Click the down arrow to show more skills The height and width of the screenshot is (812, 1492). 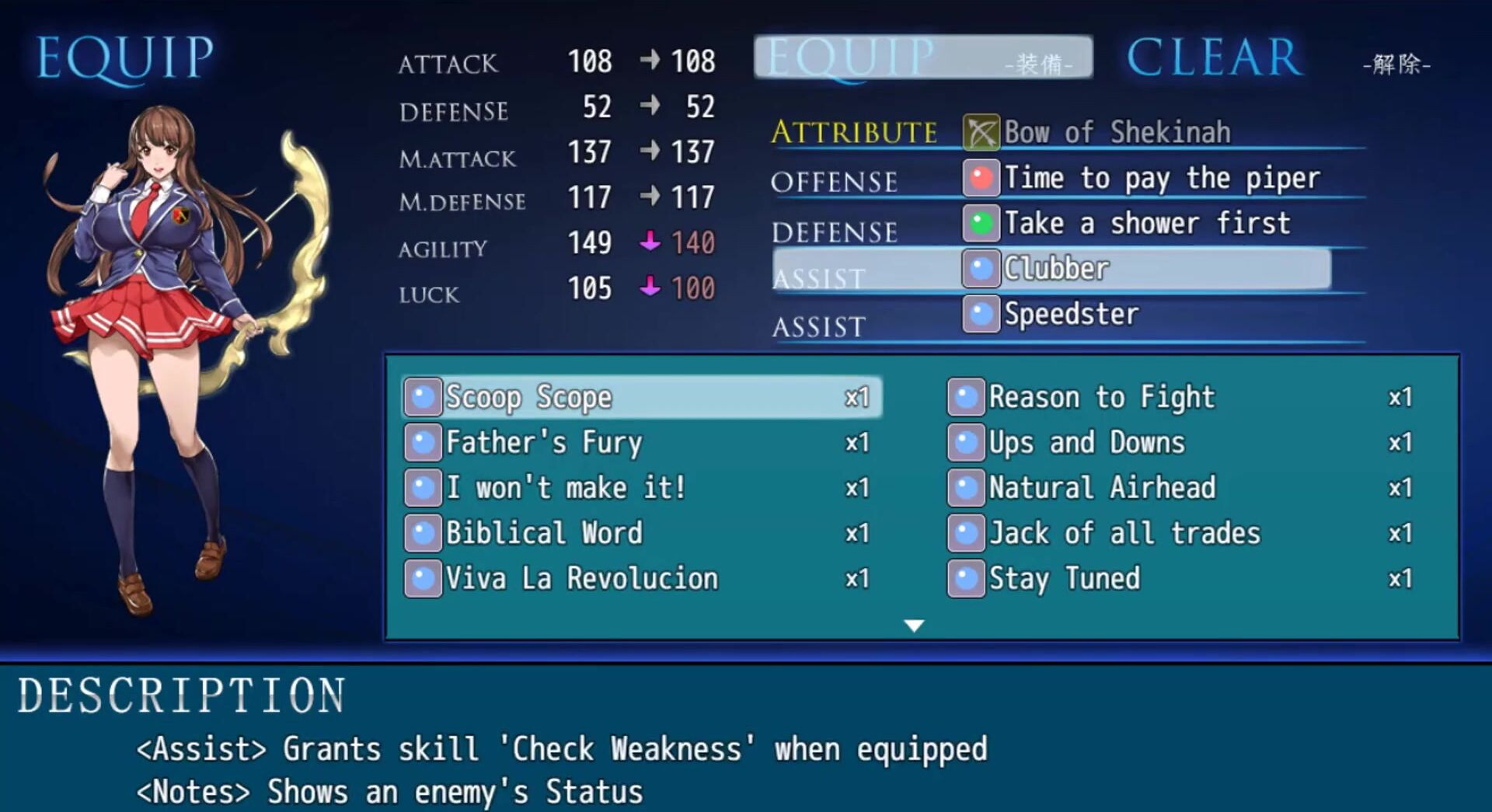(x=915, y=626)
